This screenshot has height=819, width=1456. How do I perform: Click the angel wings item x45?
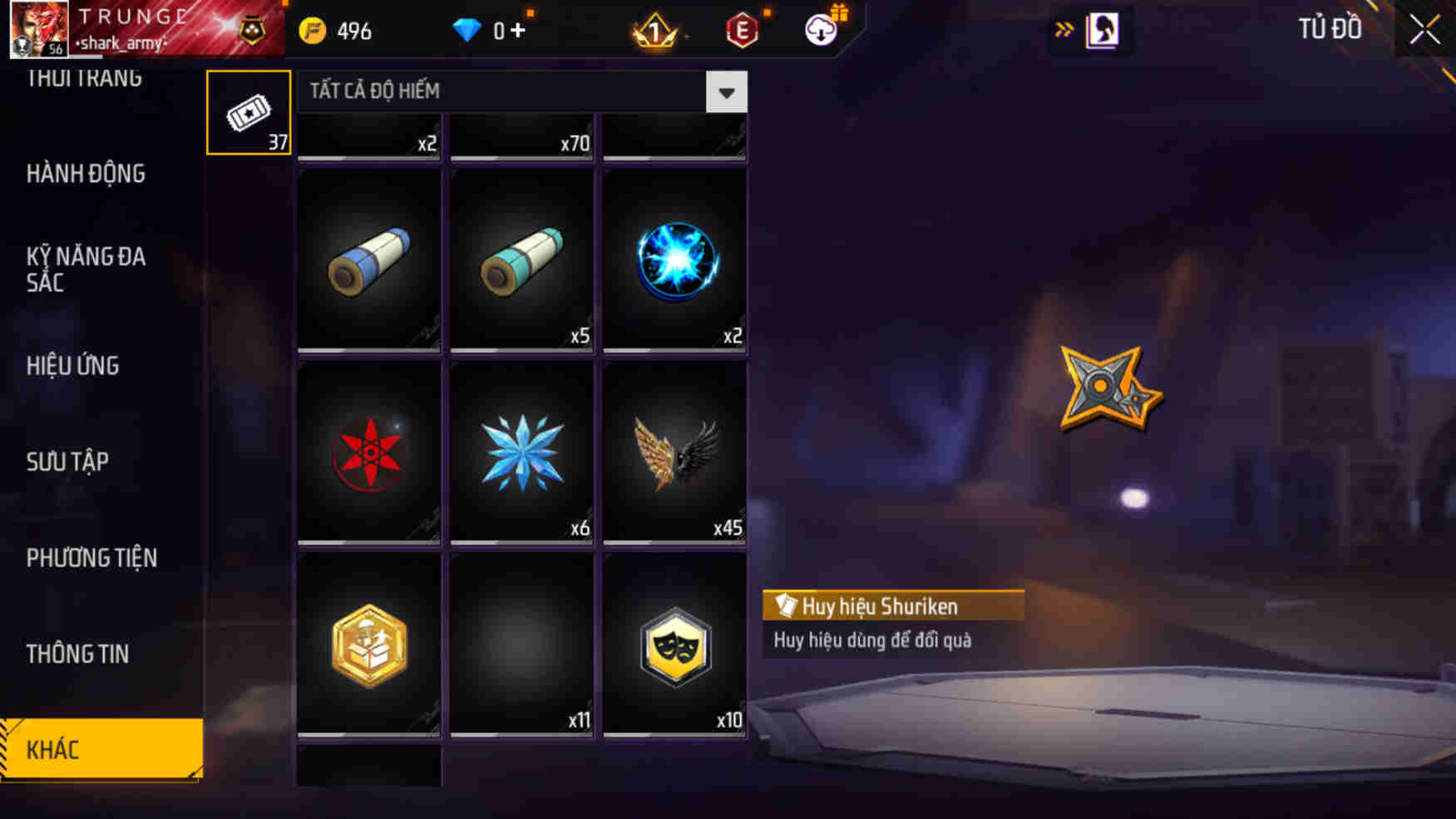coord(675,453)
